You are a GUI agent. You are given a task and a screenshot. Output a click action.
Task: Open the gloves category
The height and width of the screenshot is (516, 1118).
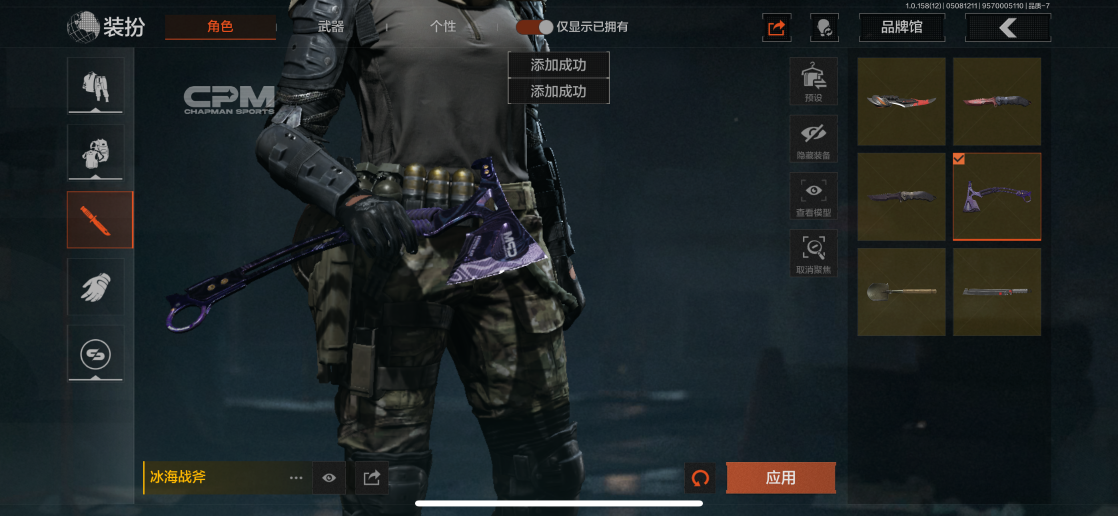pyautogui.click(x=96, y=288)
